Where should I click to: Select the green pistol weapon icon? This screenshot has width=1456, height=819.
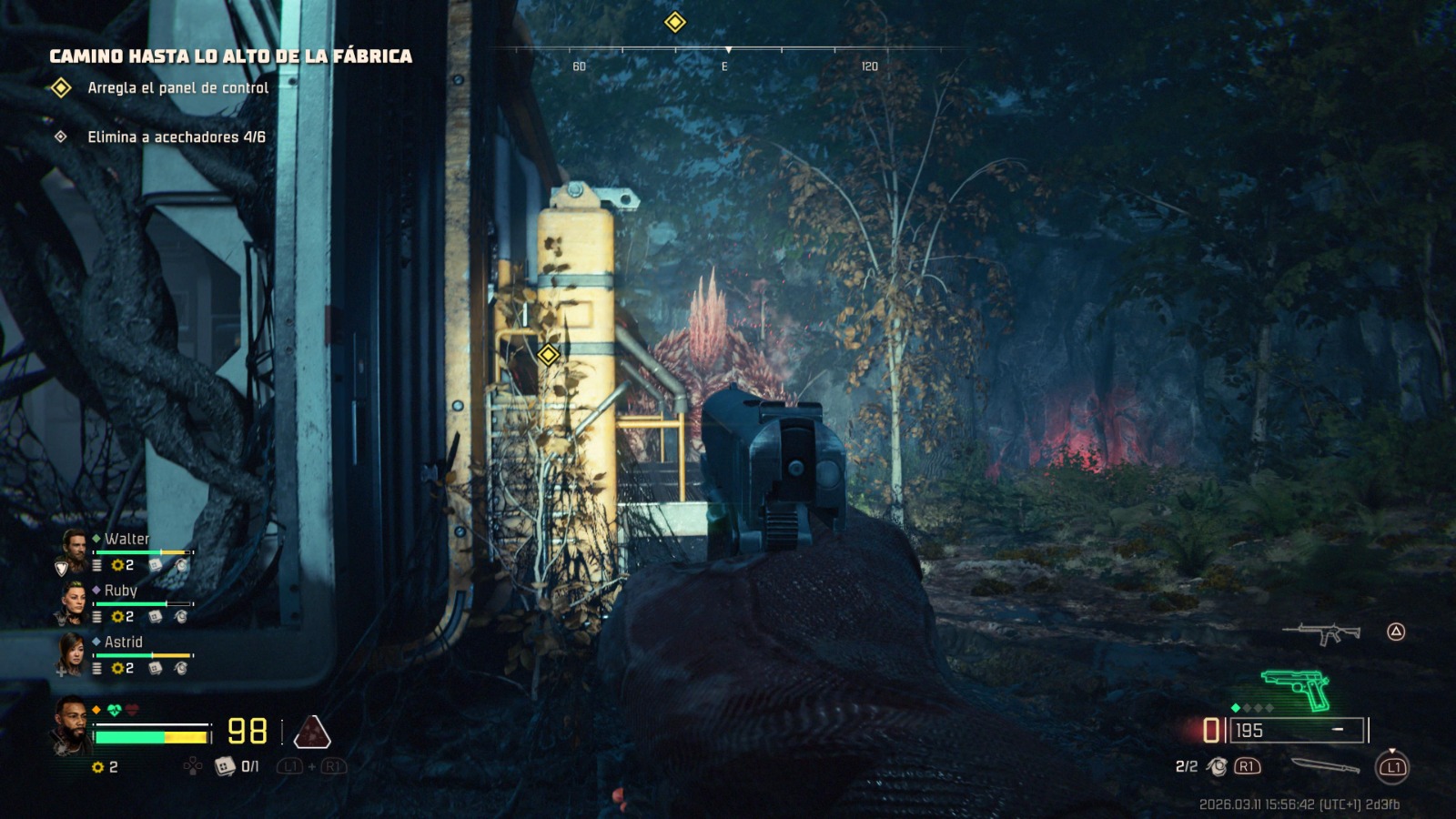coord(1297,690)
